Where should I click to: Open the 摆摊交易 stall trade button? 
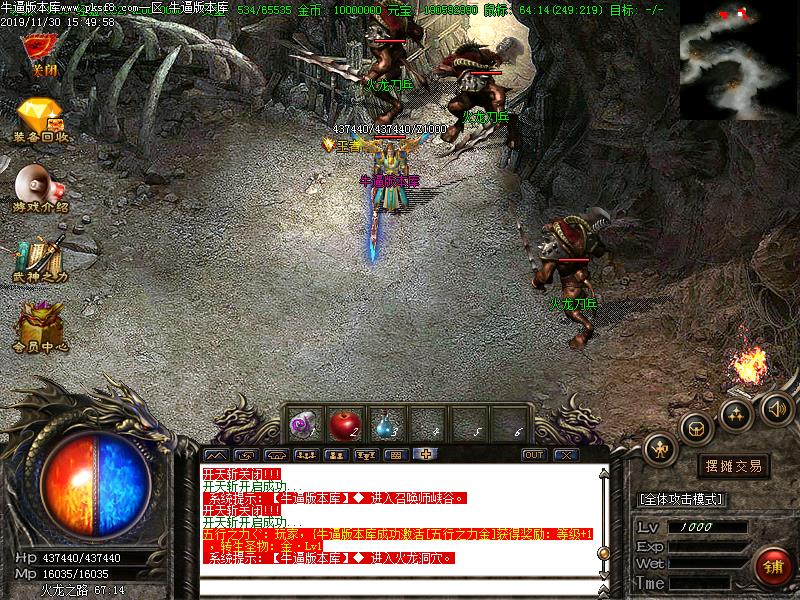[733, 466]
